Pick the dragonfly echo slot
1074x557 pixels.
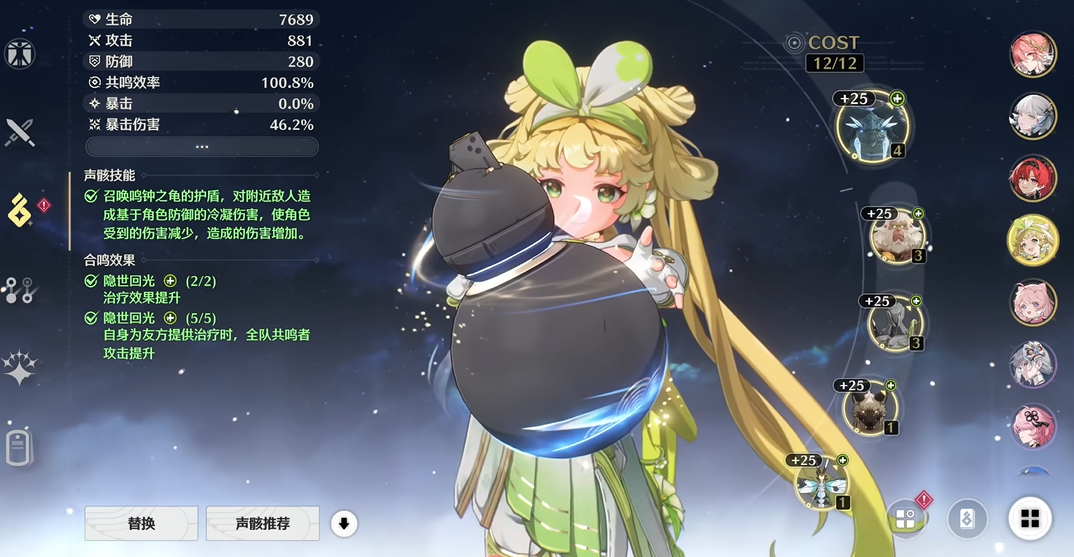tap(822, 484)
